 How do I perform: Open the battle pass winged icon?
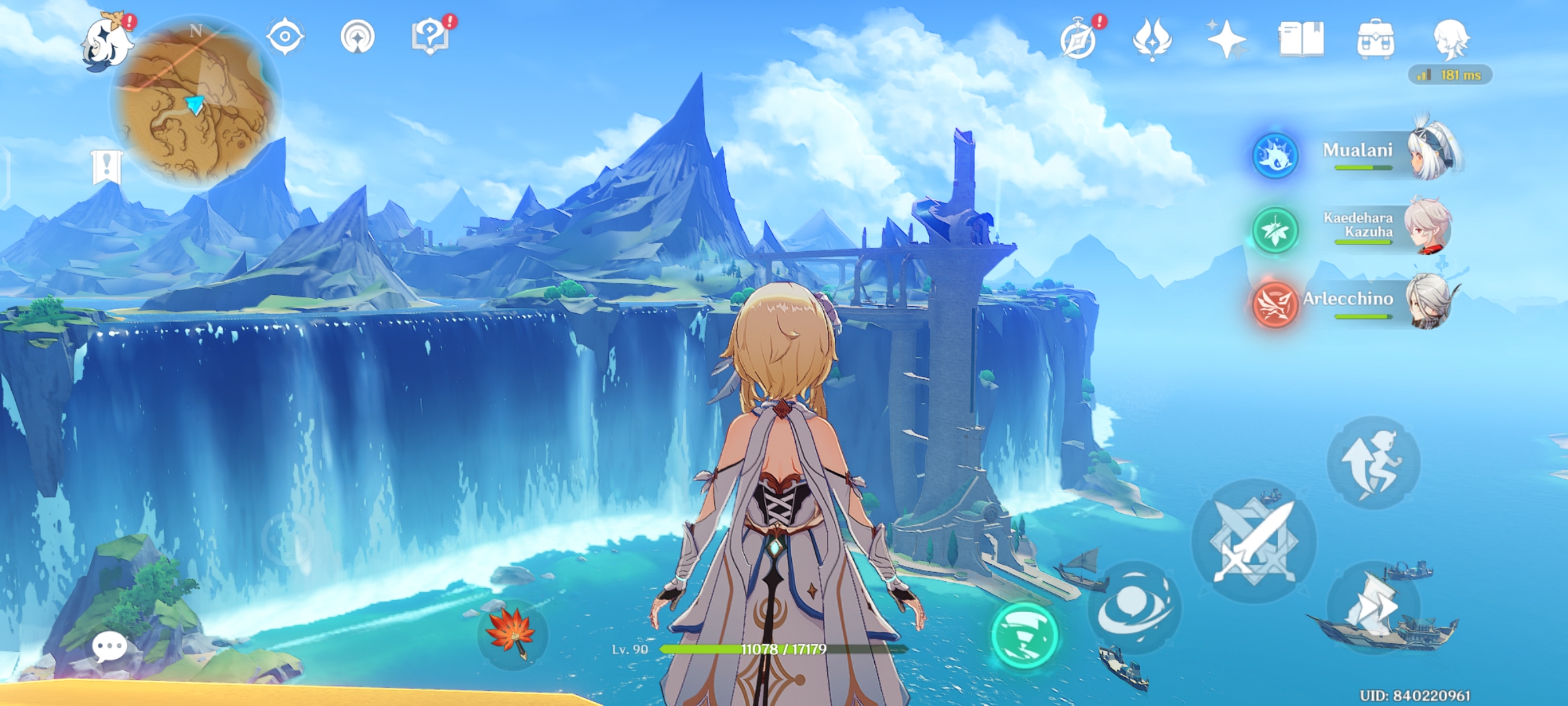point(1152,40)
